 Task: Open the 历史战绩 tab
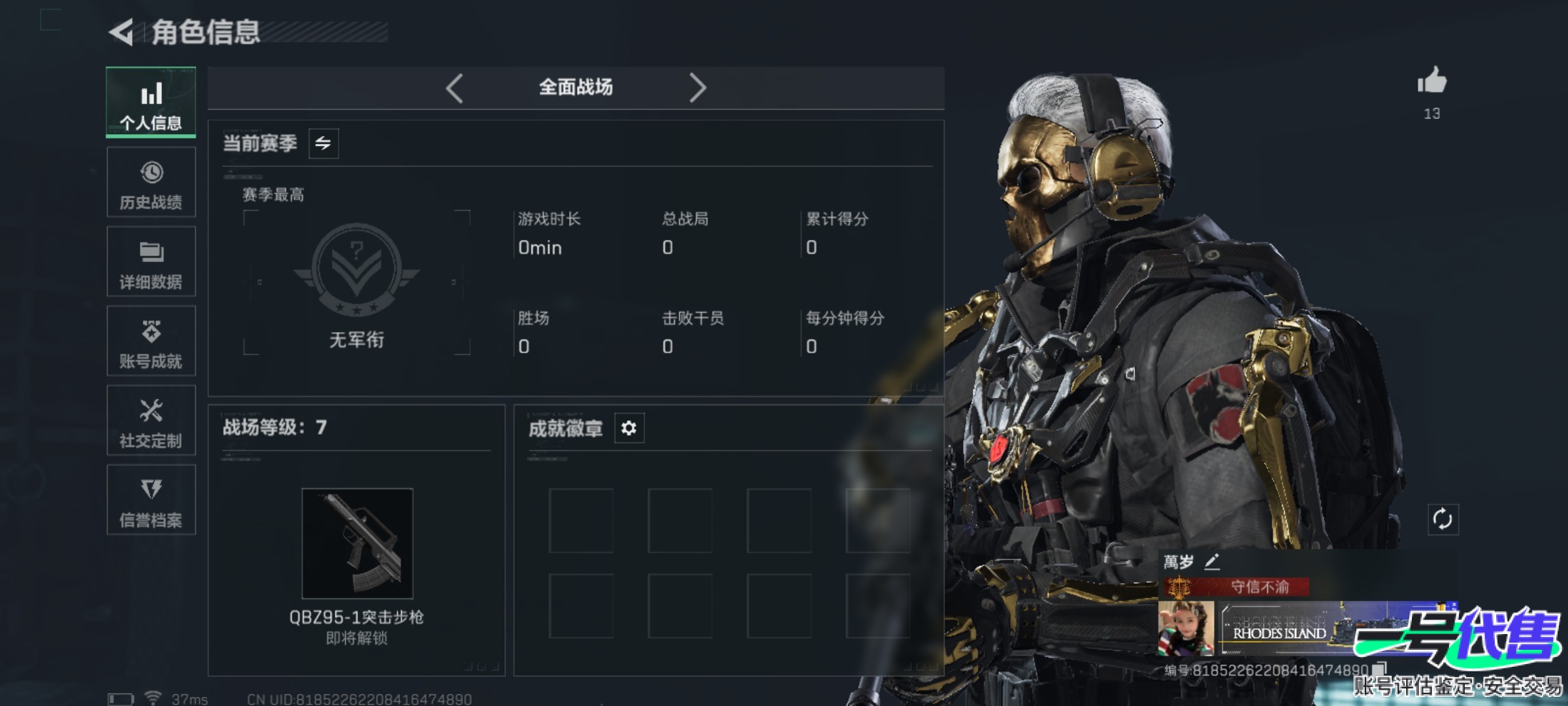point(151,182)
